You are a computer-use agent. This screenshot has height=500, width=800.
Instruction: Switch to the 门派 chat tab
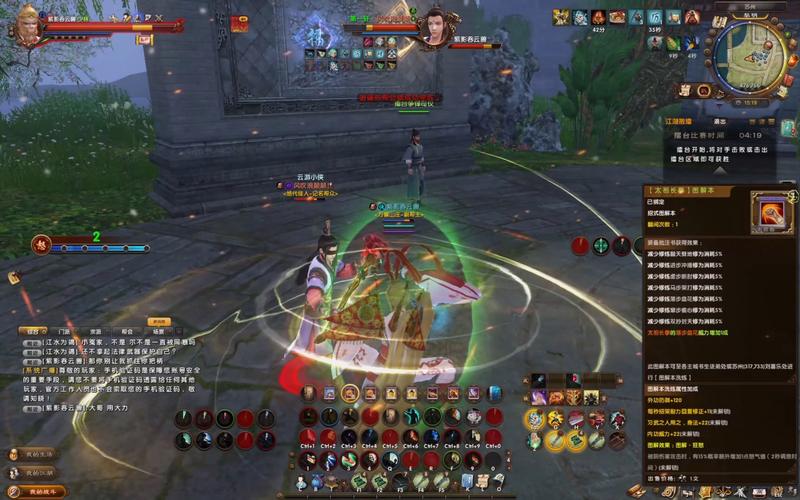(x=64, y=330)
